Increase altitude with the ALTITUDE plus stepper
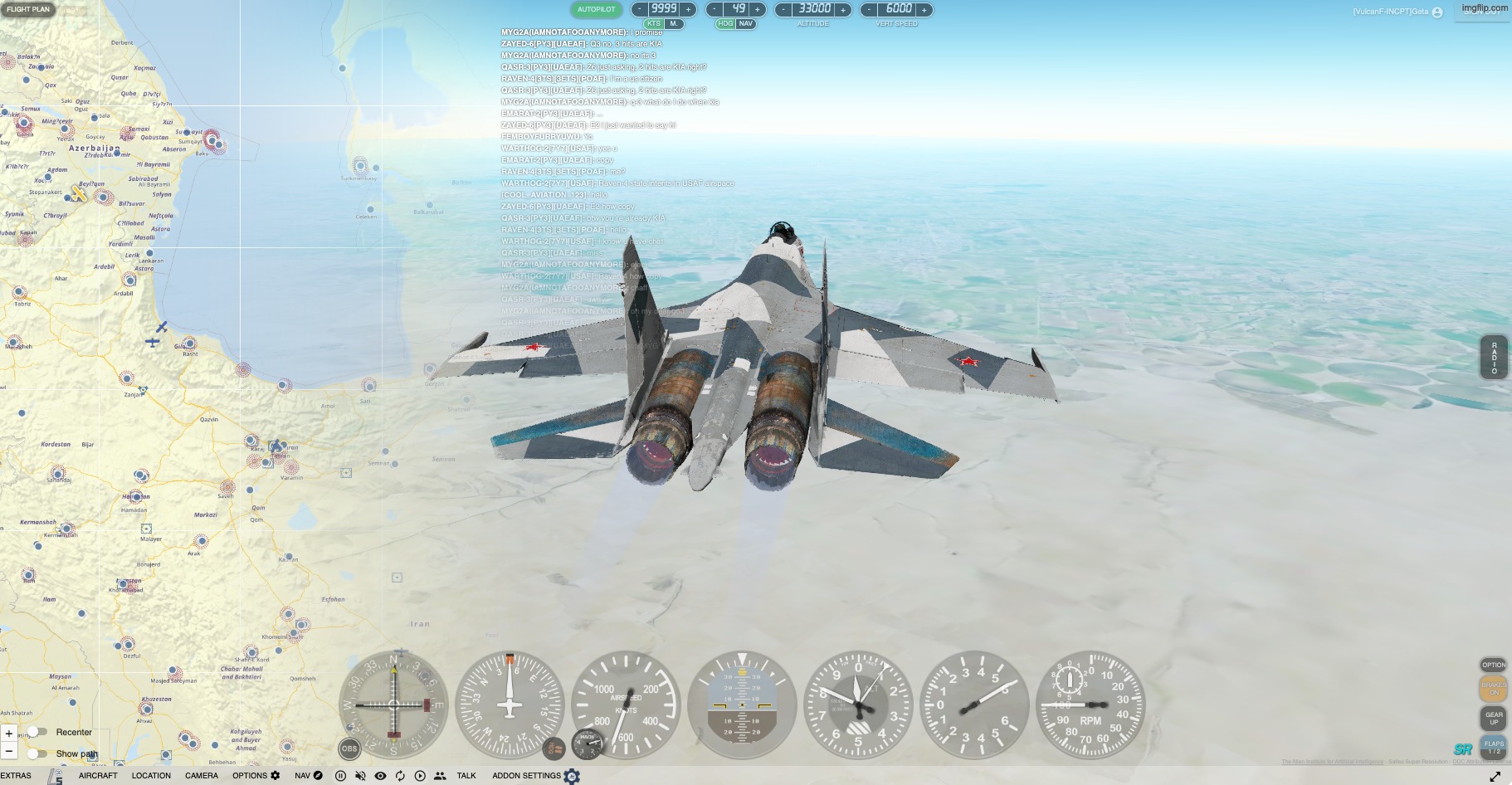 pyautogui.click(x=843, y=9)
